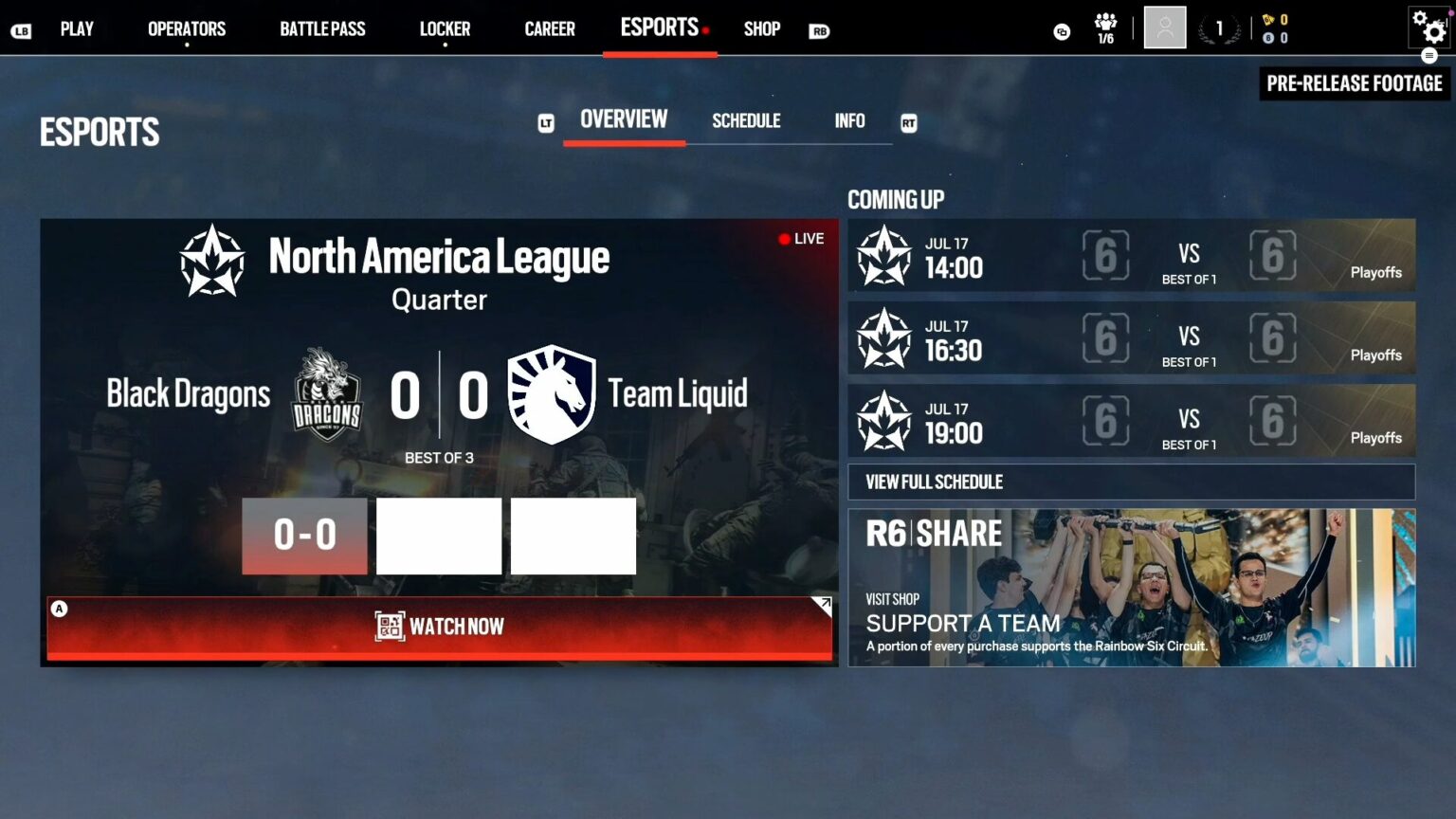Open the INFO tab
Image resolution: width=1456 pixels, height=819 pixels.
pyautogui.click(x=848, y=120)
